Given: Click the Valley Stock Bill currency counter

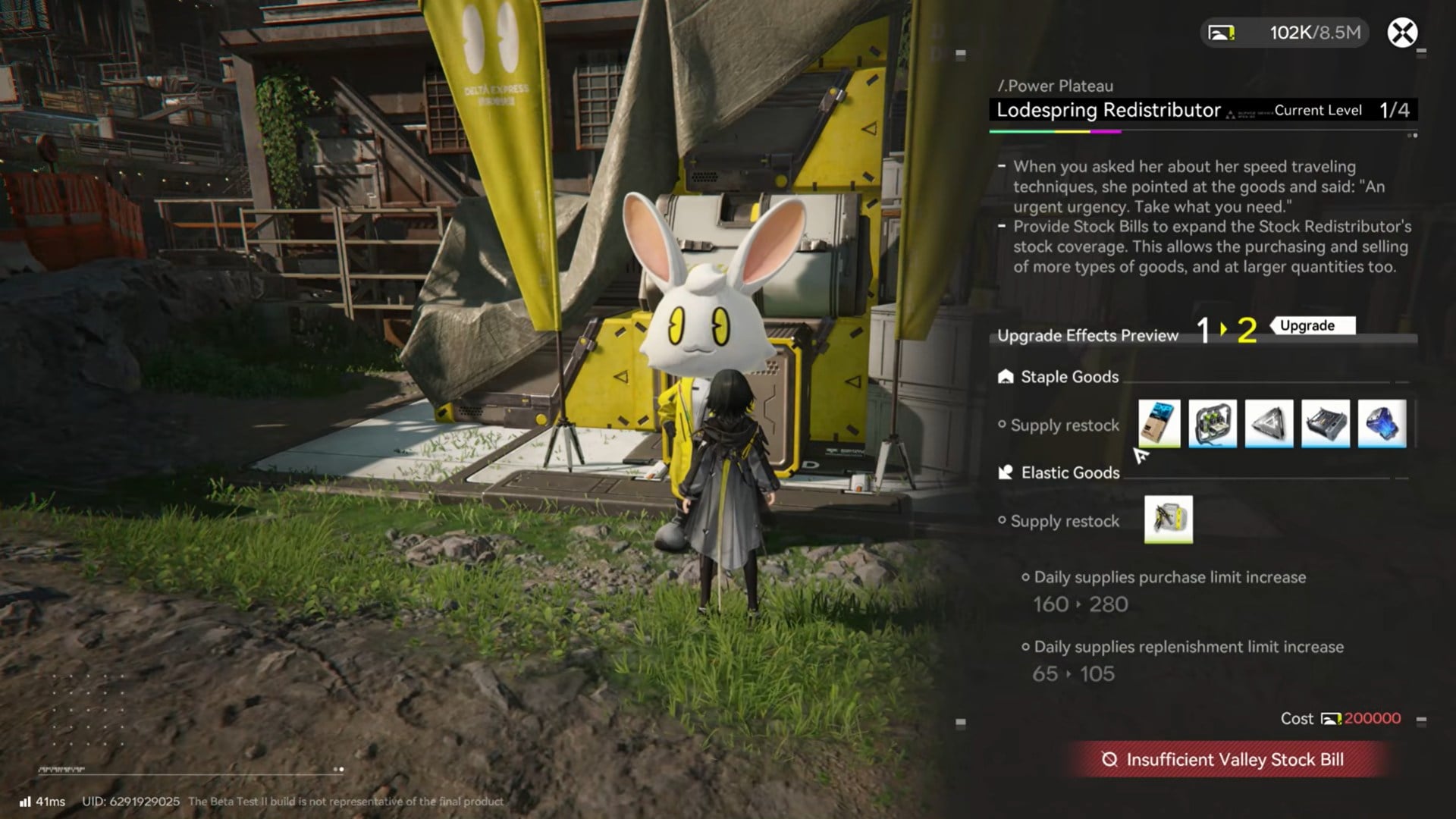Looking at the screenshot, I should pos(1285,33).
